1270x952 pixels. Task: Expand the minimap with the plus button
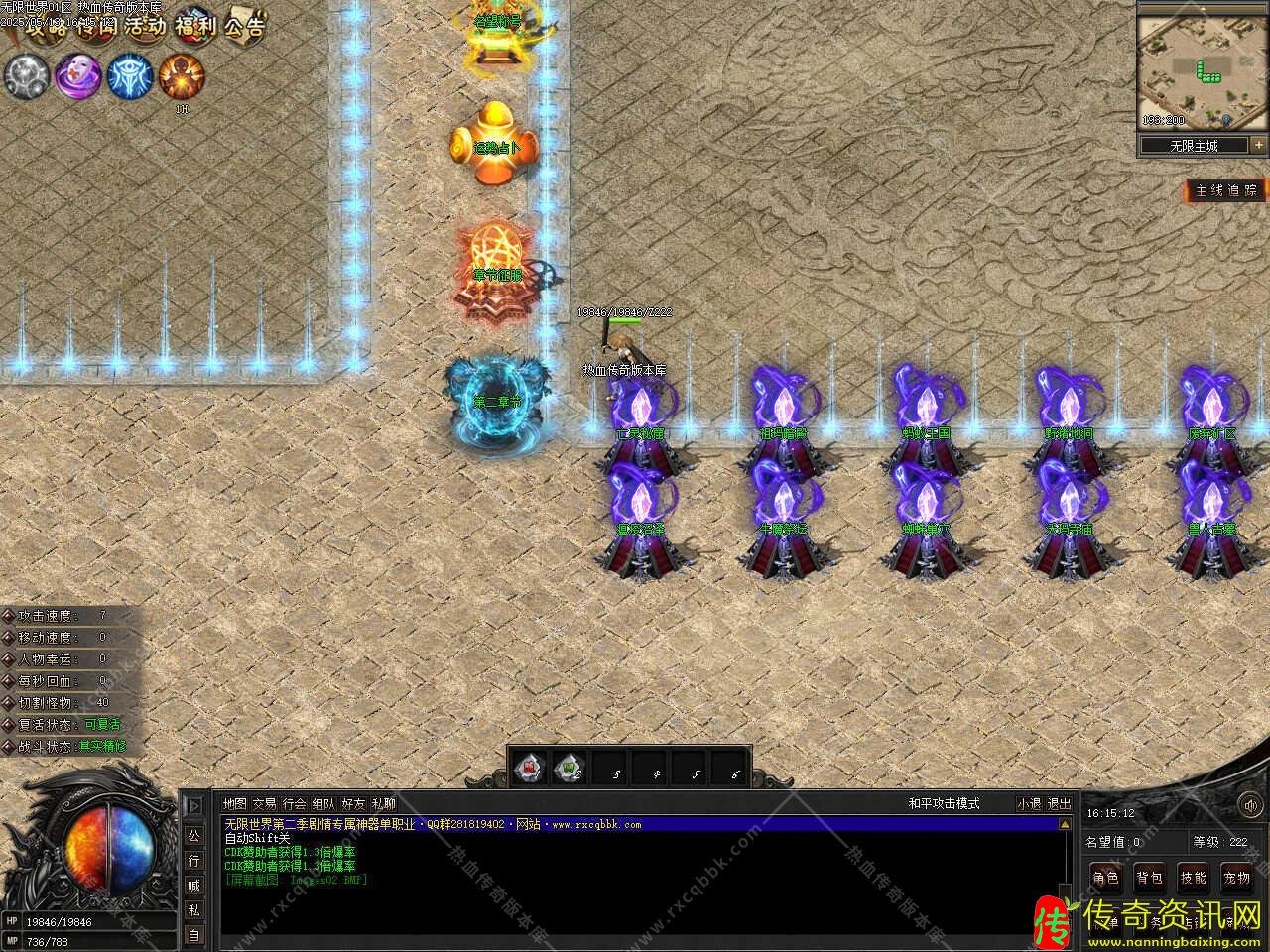(1258, 145)
